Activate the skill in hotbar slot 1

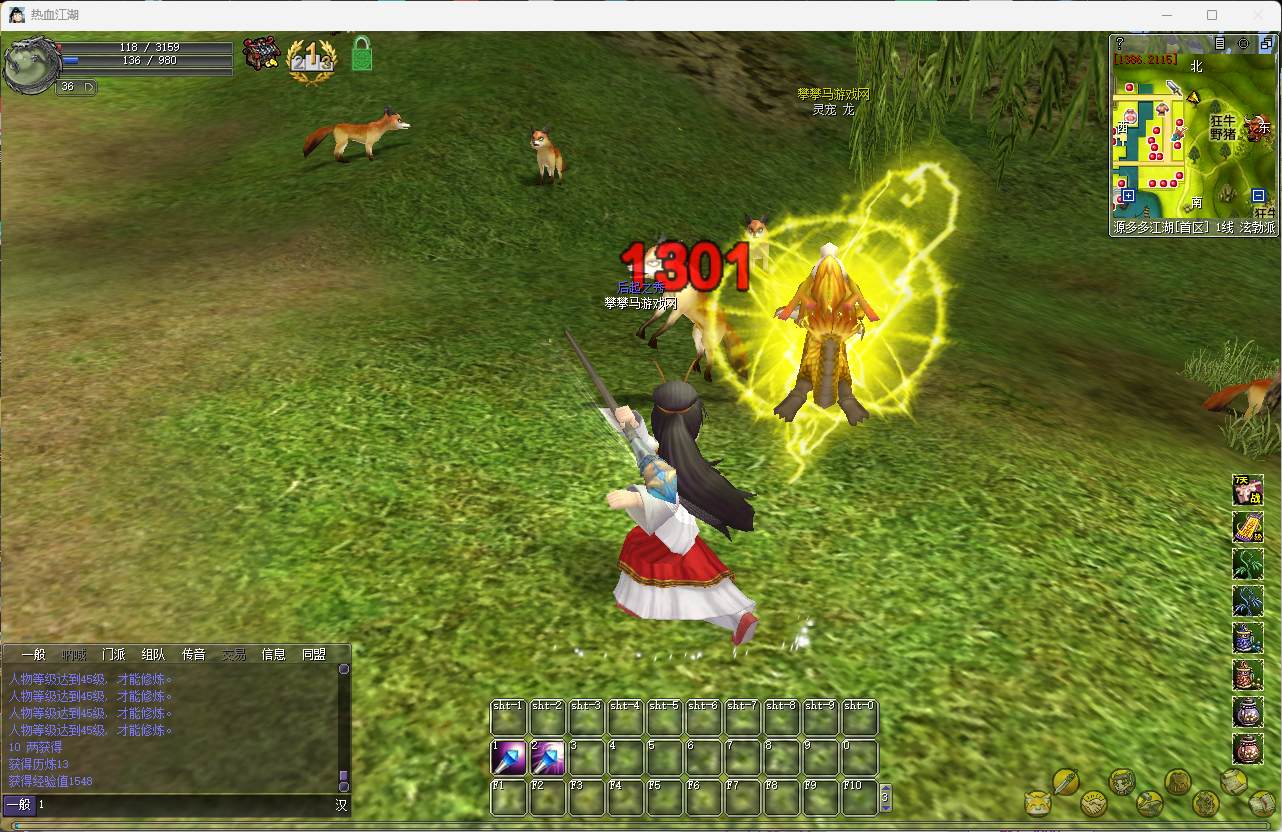(x=508, y=758)
